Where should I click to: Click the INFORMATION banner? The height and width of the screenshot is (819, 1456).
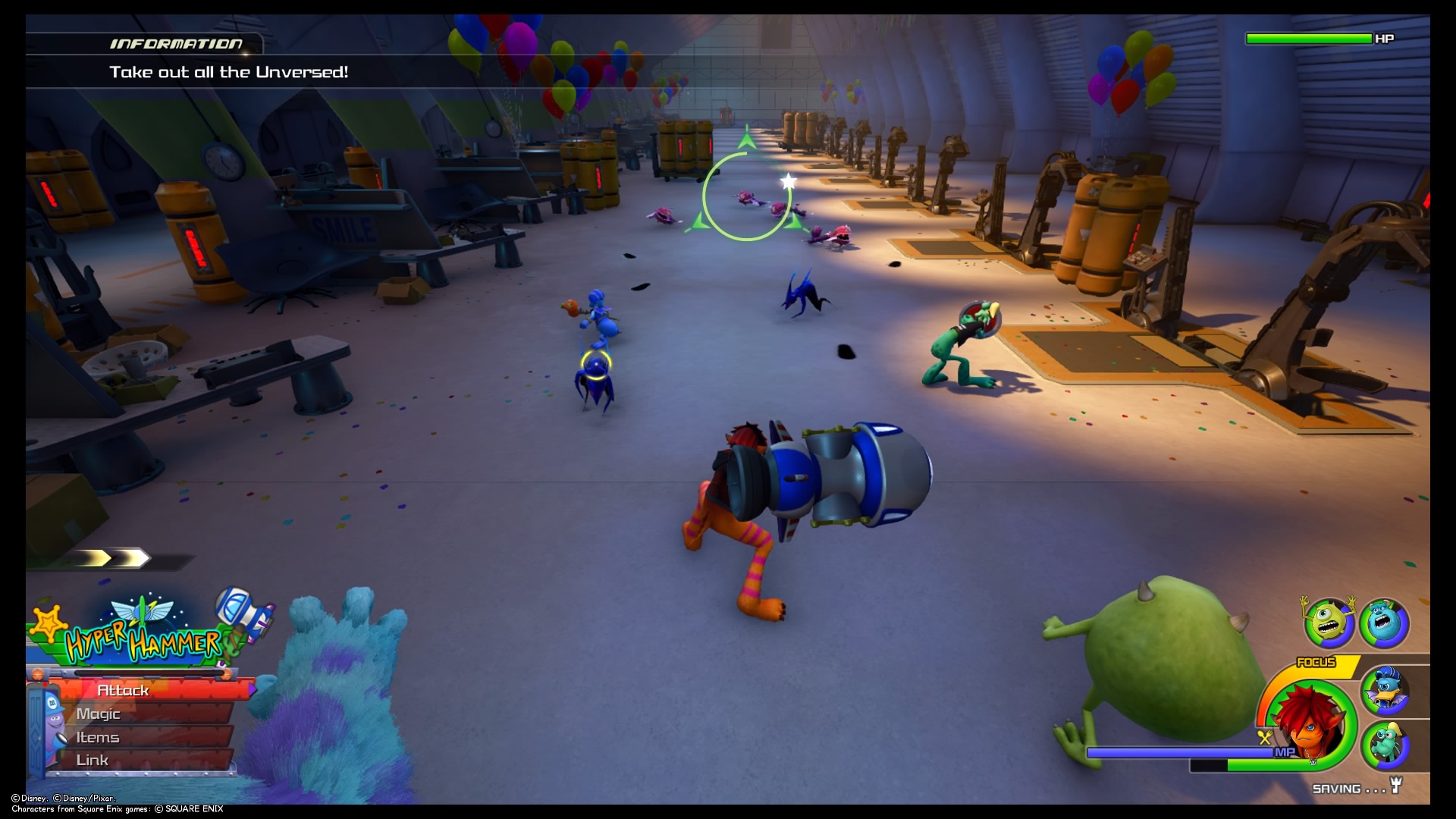click(x=176, y=43)
